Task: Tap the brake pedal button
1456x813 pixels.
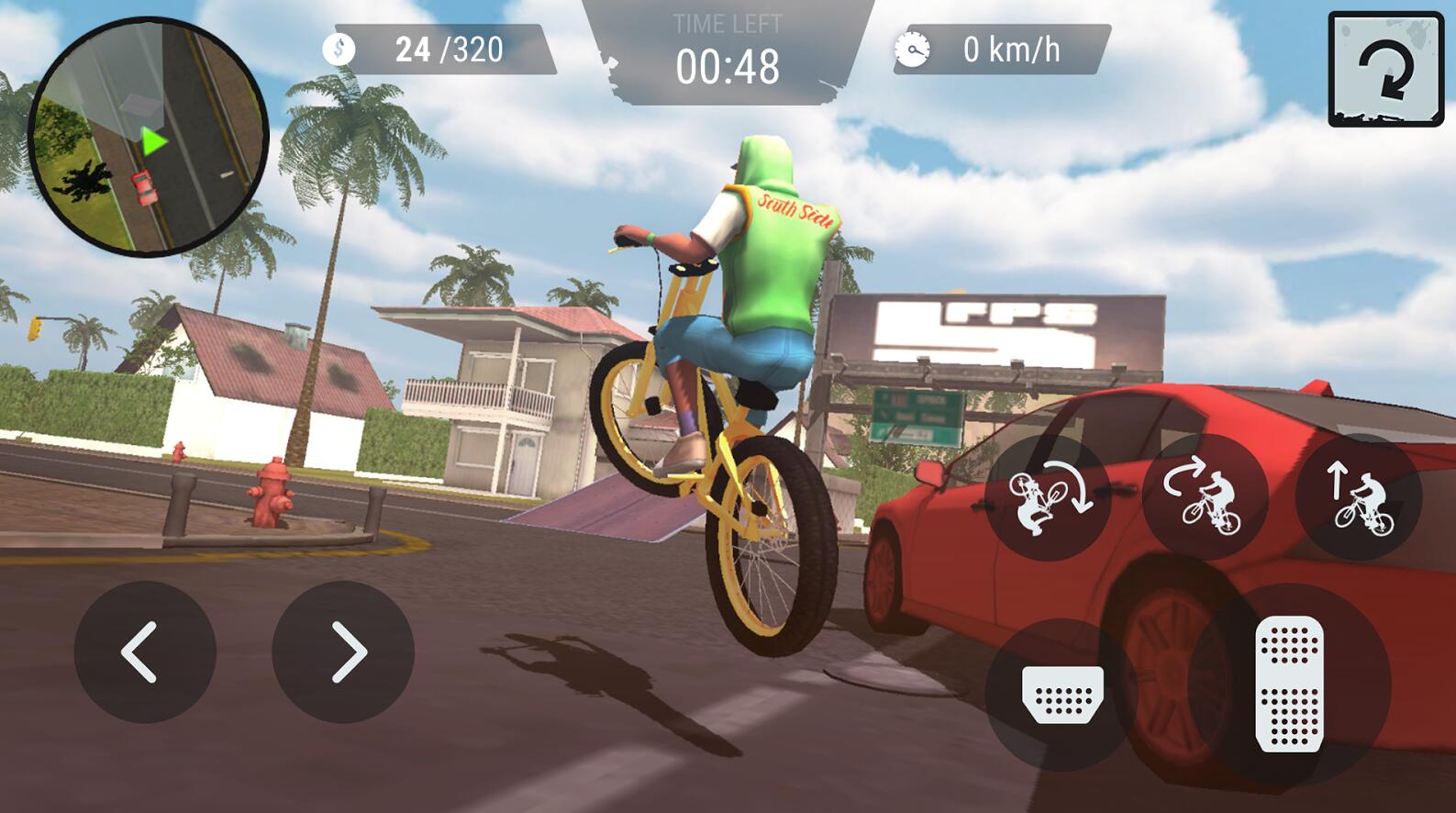Action: click(1061, 694)
